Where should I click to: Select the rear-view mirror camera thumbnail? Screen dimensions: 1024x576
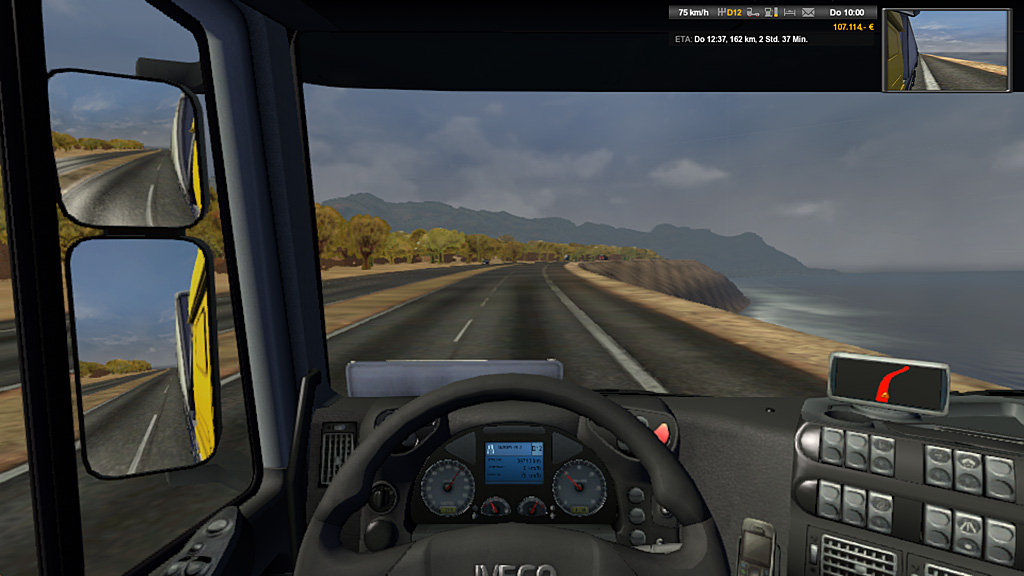(946, 51)
